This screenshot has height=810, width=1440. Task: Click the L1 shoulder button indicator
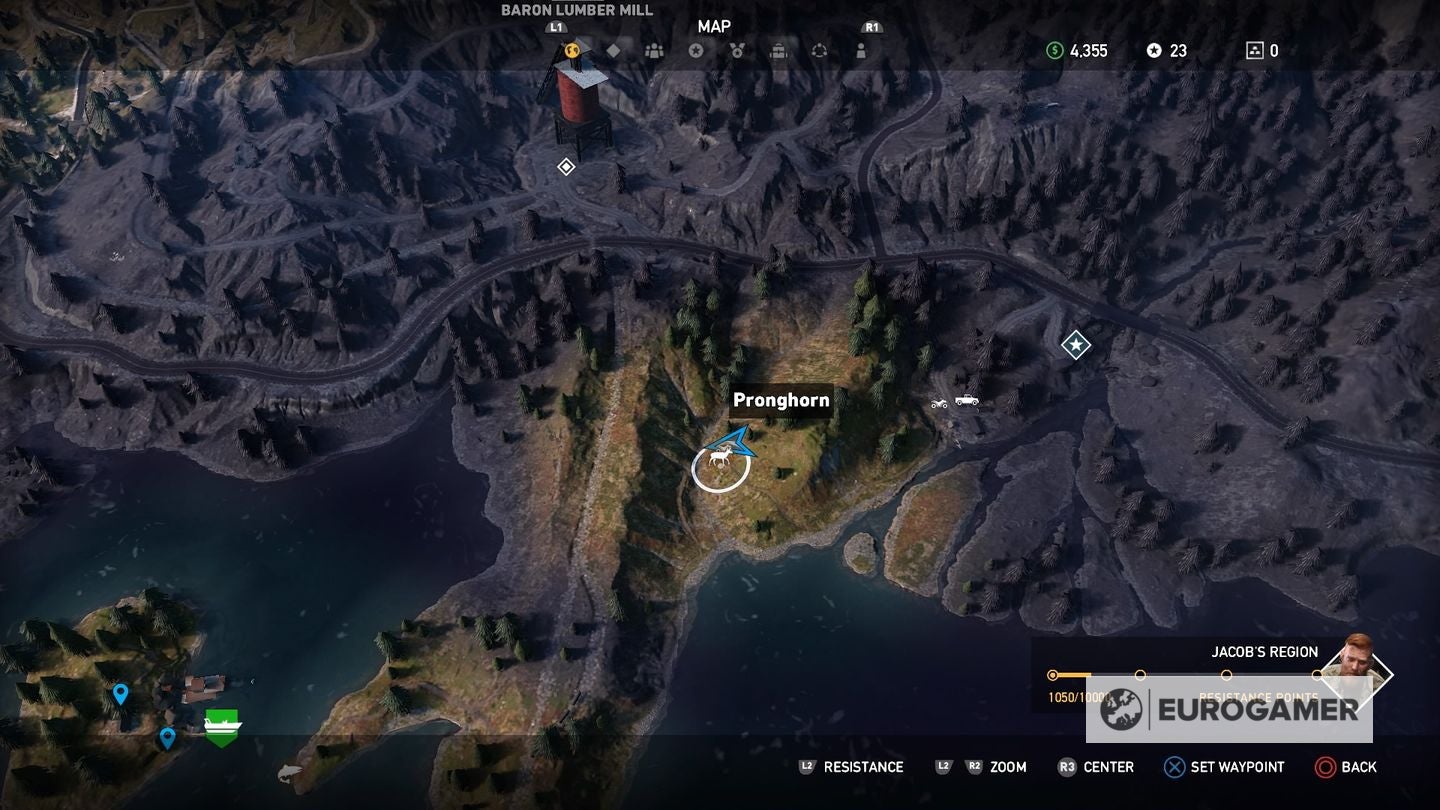coord(556,27)
